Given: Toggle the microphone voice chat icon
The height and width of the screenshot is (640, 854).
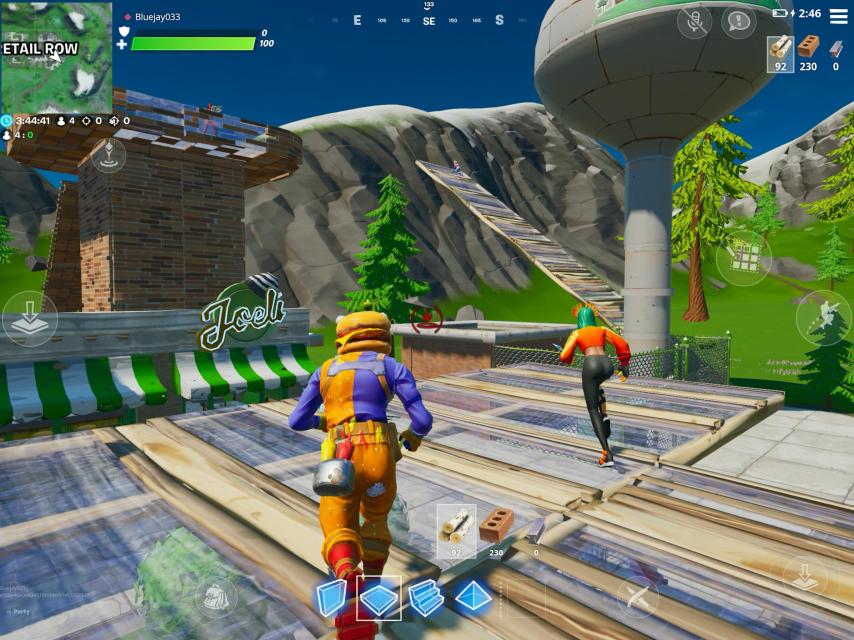Looking at the screenshot, I should pyautogui.click(x=693, y=21).
